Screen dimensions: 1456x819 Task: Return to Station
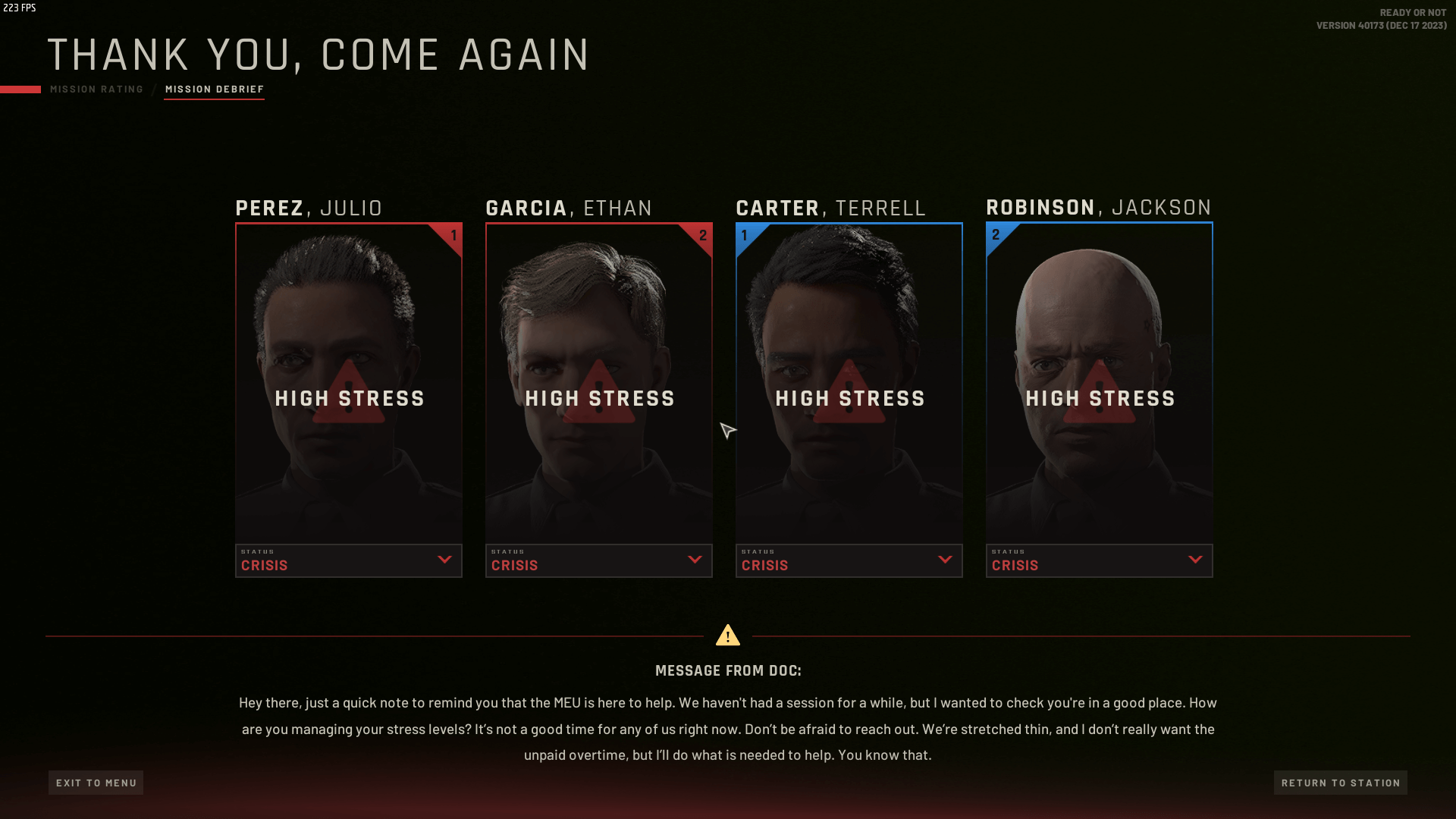coord(1340,783)
